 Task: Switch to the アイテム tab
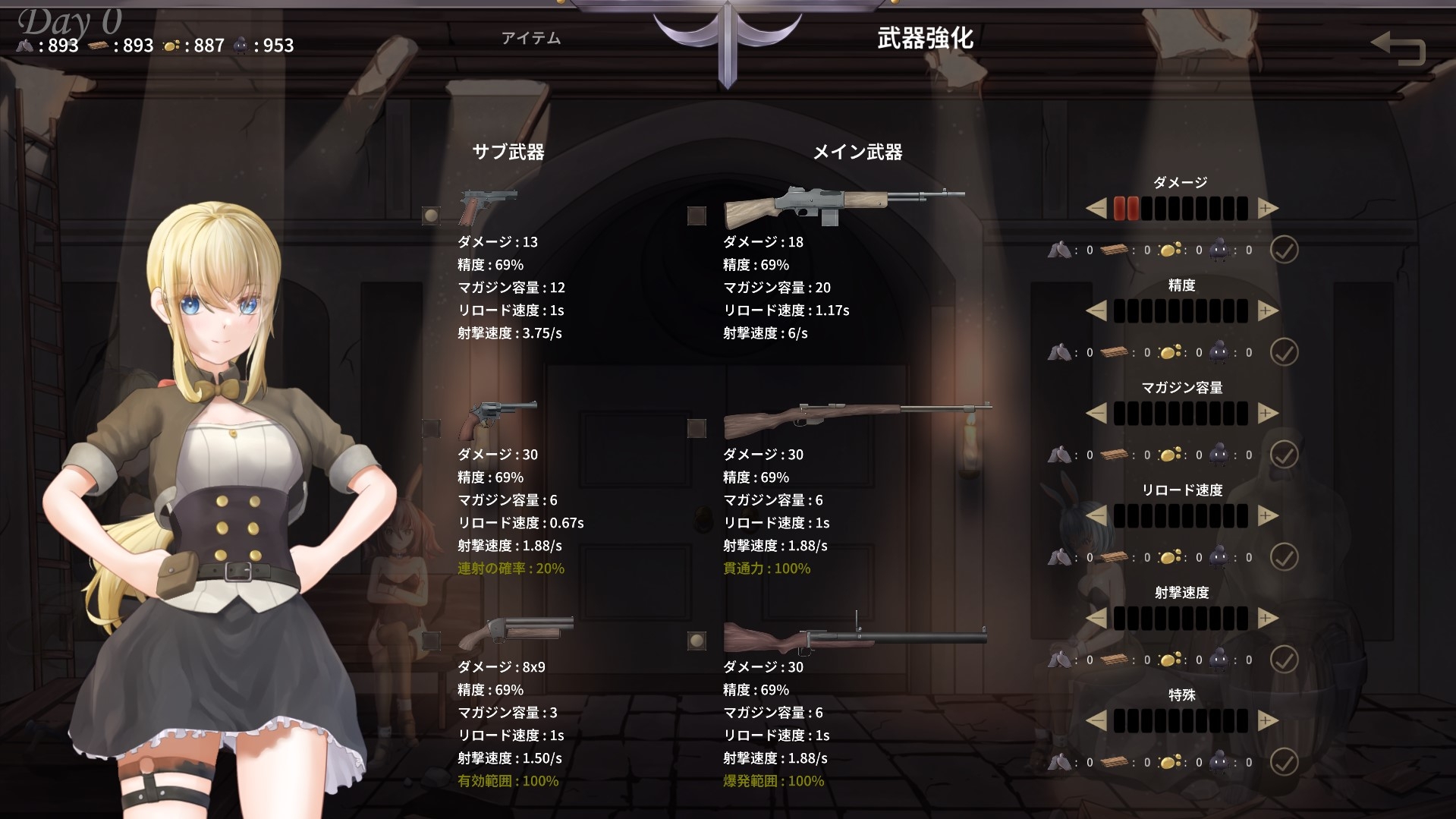[530, 37]
